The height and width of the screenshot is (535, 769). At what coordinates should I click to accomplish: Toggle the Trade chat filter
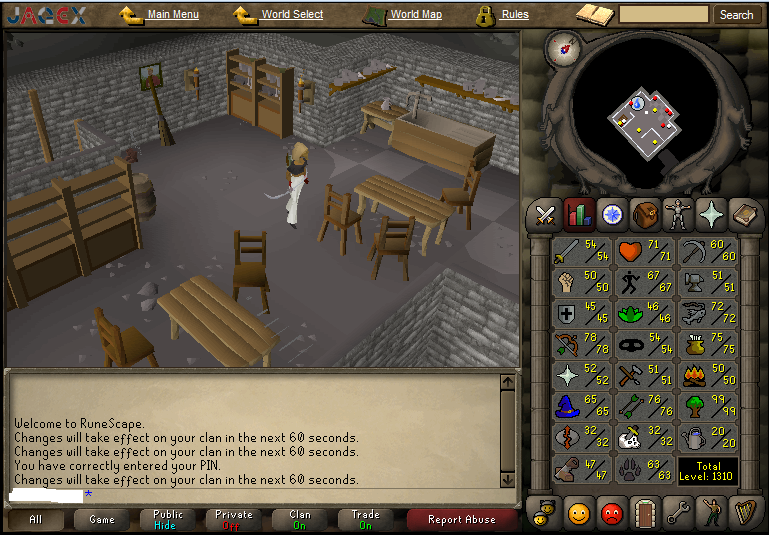[365, 519]
